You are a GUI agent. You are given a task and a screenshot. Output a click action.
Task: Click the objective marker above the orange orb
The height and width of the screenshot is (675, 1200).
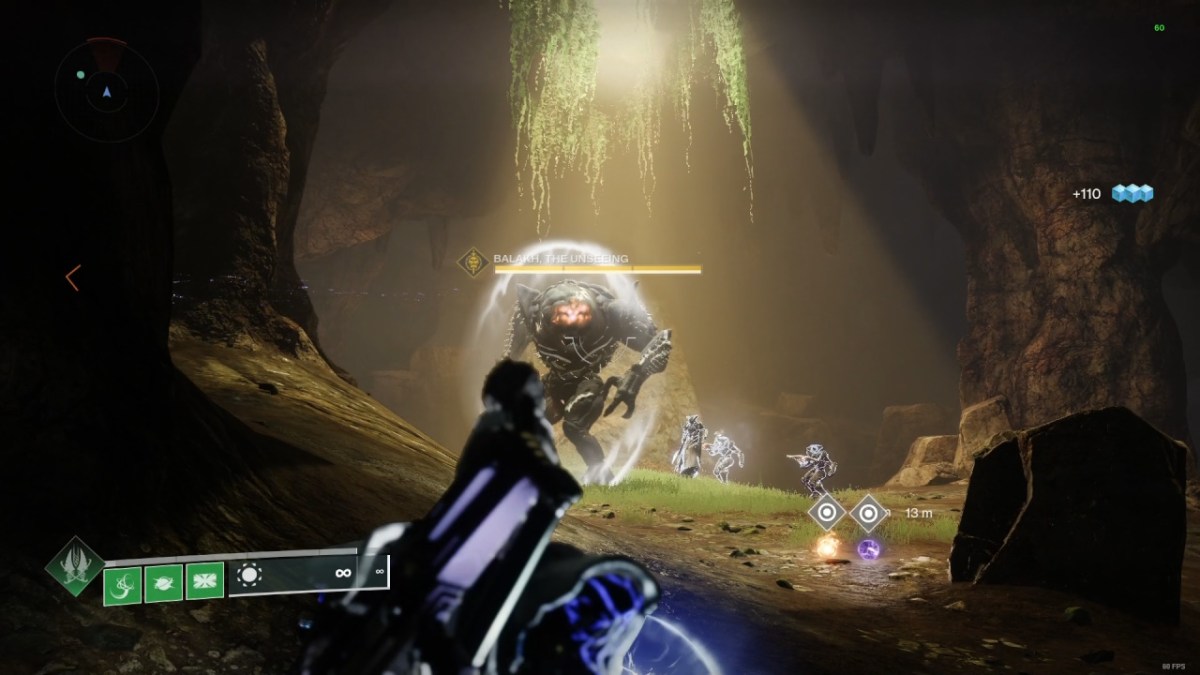tap(827, 514)
